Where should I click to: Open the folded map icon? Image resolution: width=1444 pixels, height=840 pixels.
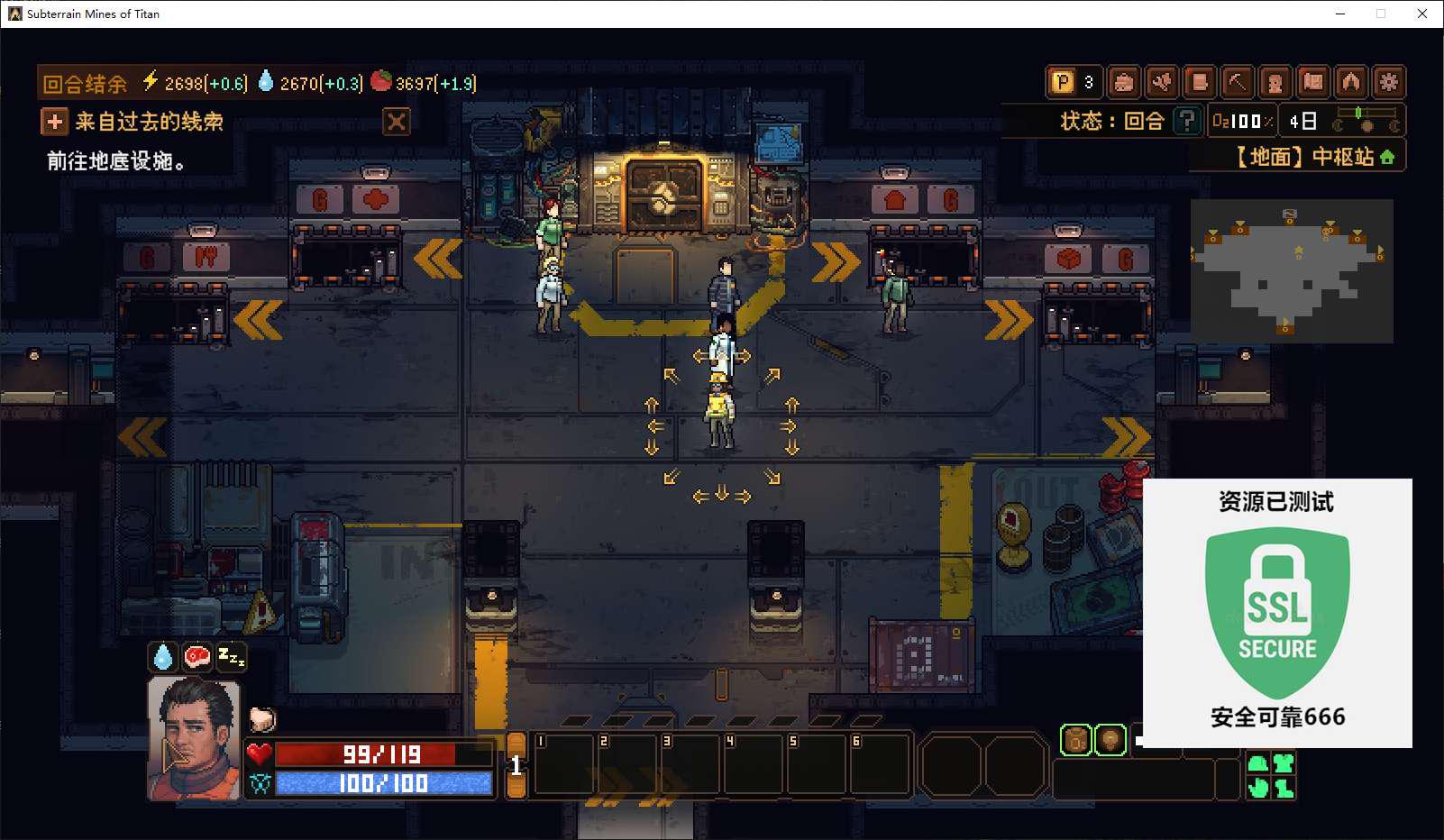click(1313, 83)
